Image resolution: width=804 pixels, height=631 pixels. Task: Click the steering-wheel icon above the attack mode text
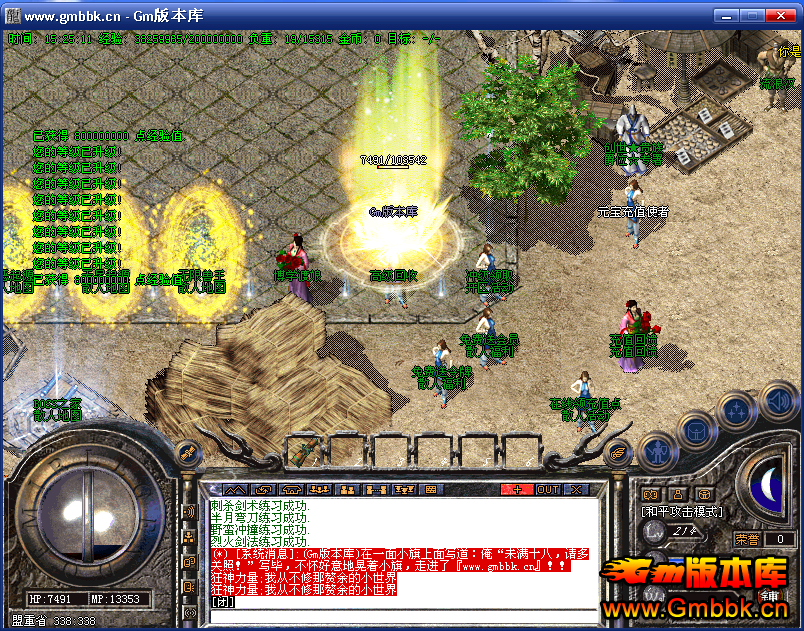[x=704, y=493]
